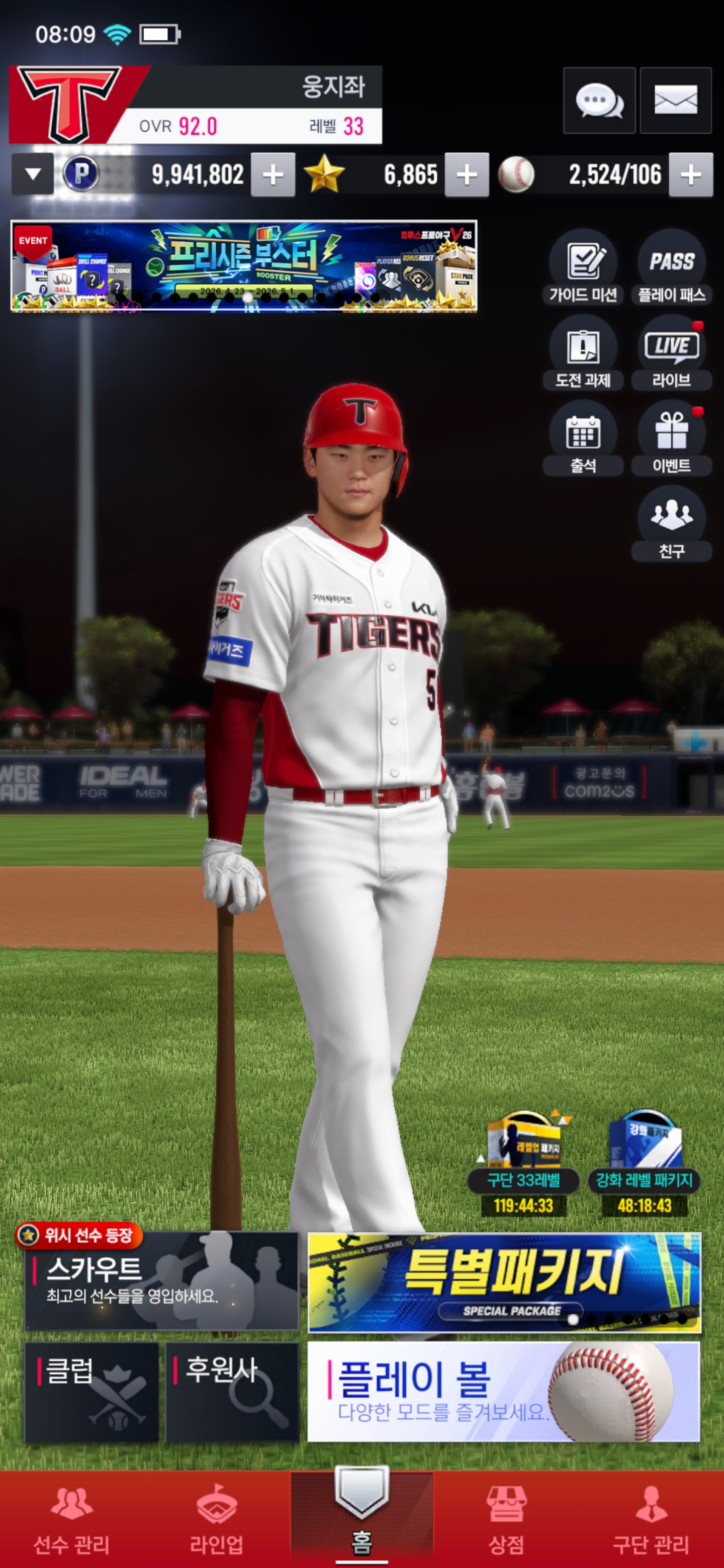Open the chat speech bubble icon
This screenshot has width=724, height=1568.
[599, 101]
